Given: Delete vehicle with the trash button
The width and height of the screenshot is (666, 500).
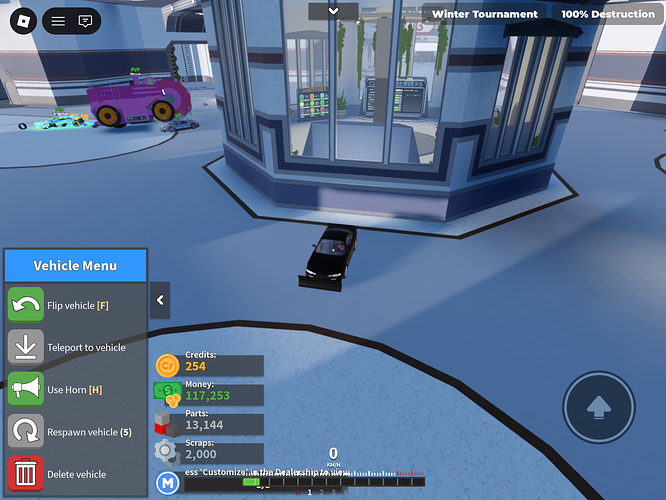Looking at the screenshot, I should pos(26,474).
